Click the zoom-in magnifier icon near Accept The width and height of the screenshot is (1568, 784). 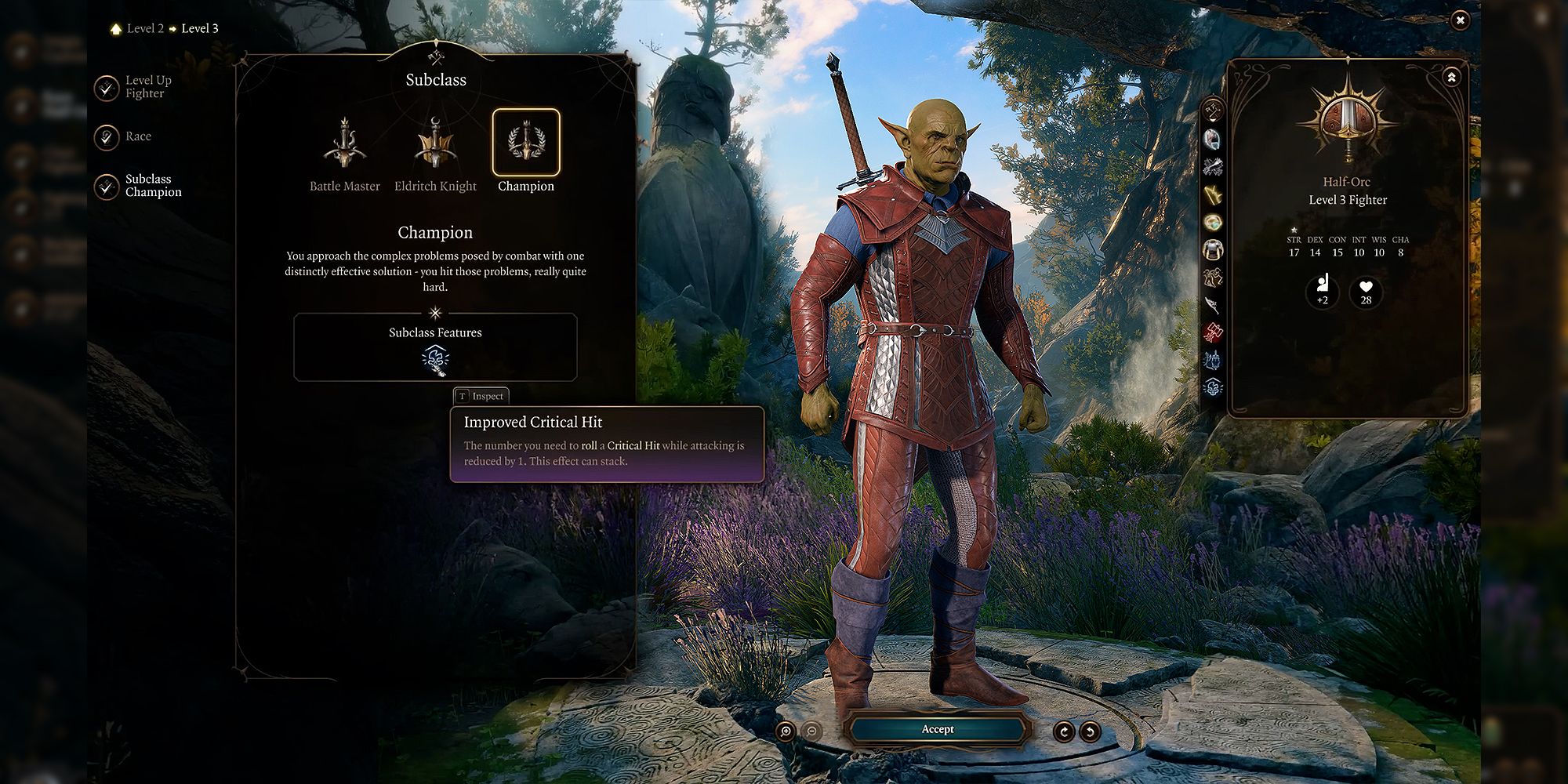(786, 730)
